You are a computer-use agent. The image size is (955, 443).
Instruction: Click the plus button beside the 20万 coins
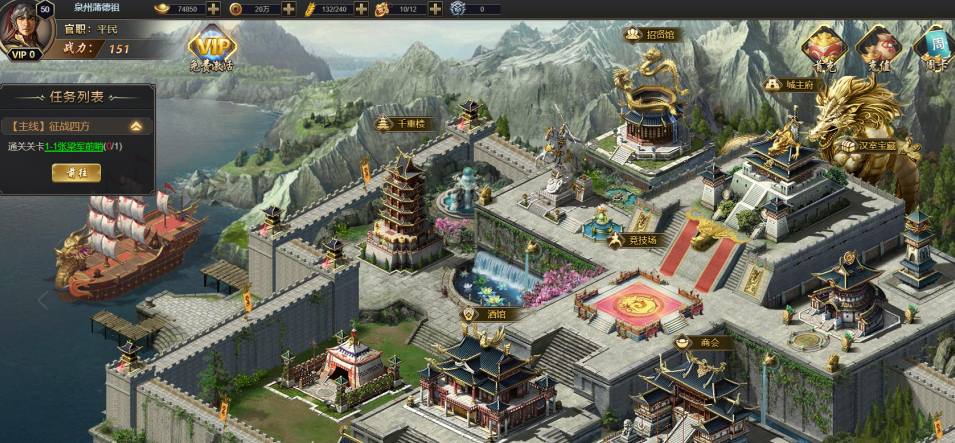289,9
